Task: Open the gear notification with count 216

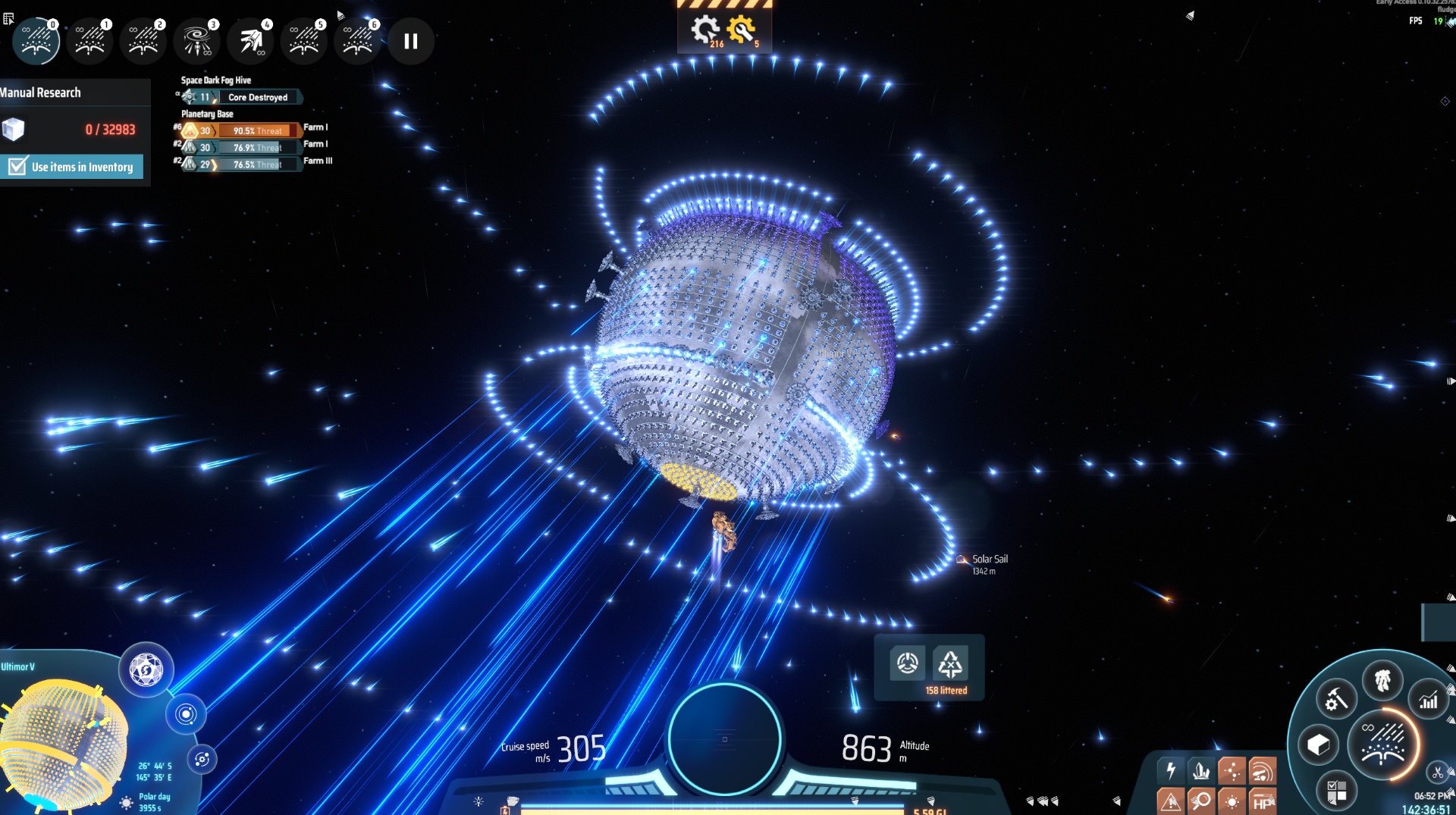Action: point(704,30)
